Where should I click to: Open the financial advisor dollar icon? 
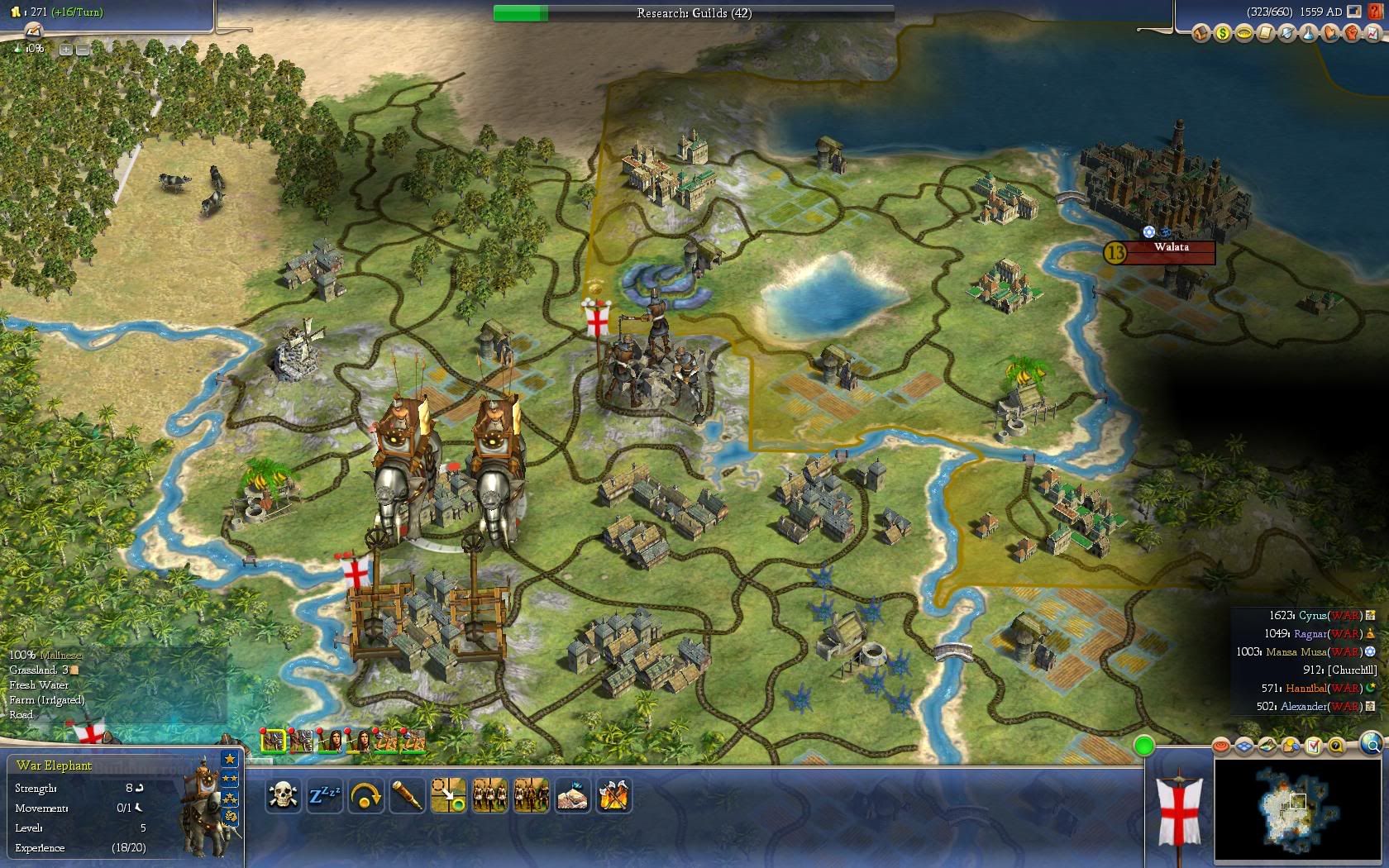click(x=1222, y=34)
